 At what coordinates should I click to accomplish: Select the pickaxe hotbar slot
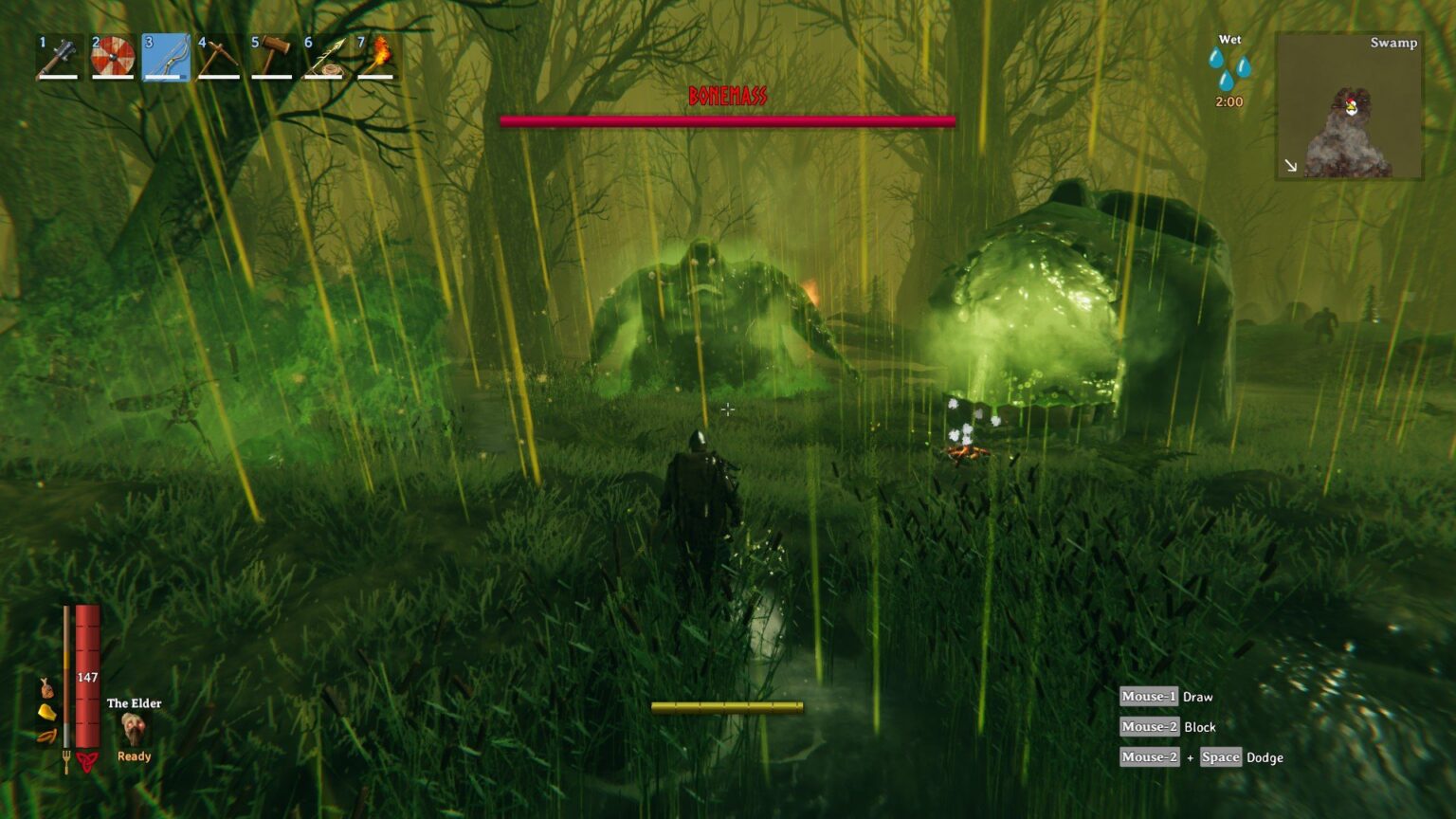[x=218, y=58]
